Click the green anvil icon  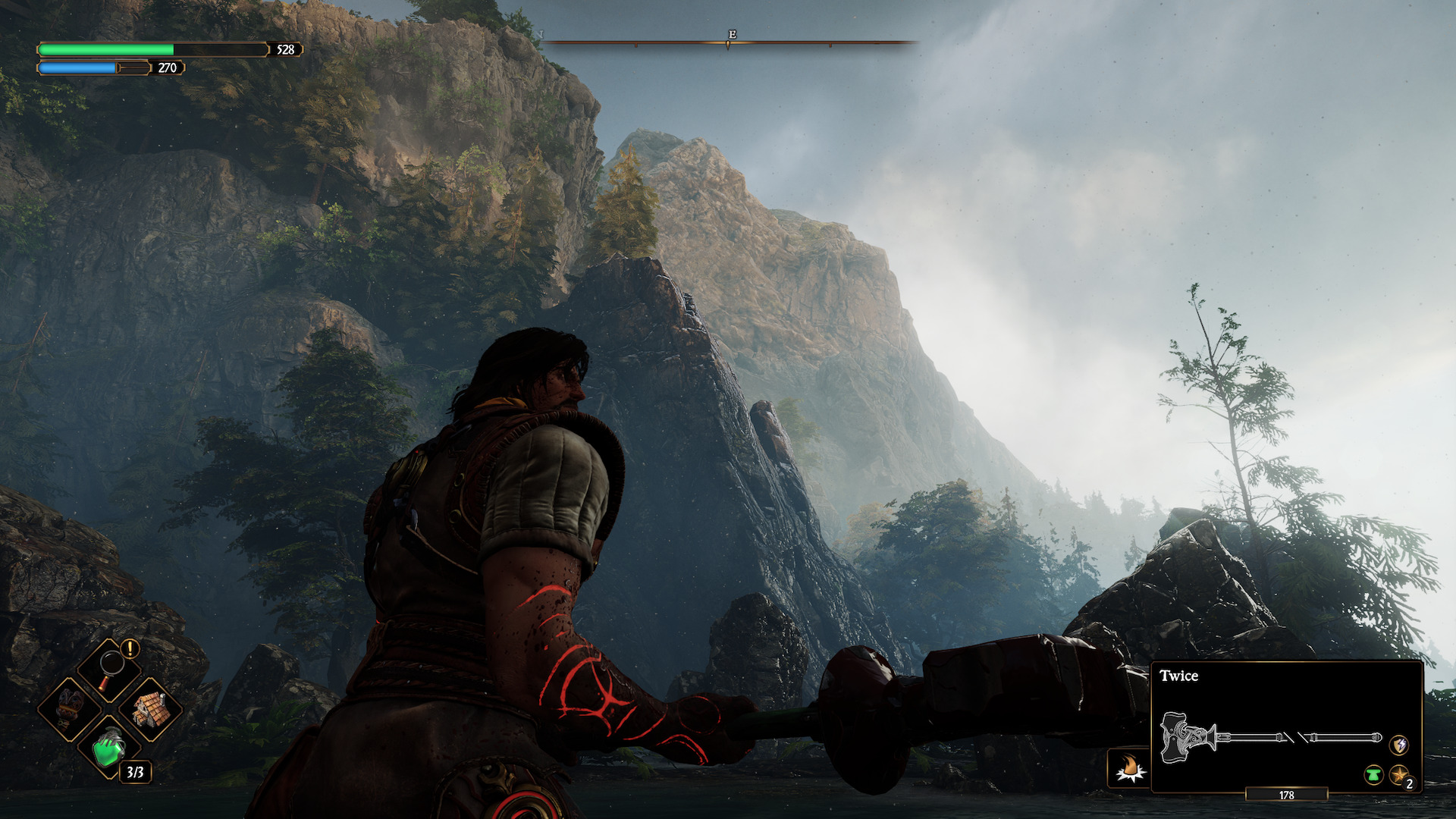(1373, 775)
